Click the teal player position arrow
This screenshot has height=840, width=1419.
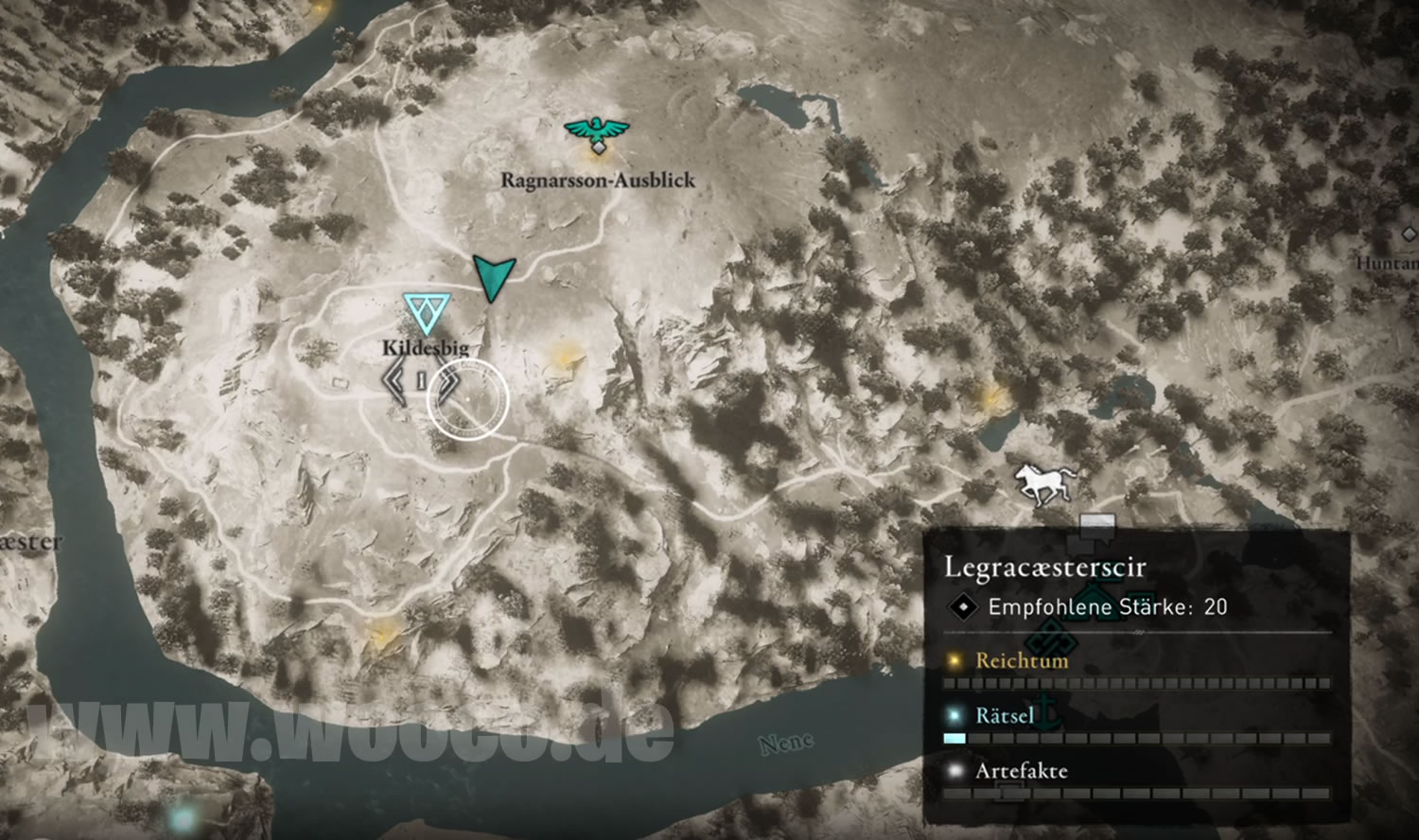point(493,275)
